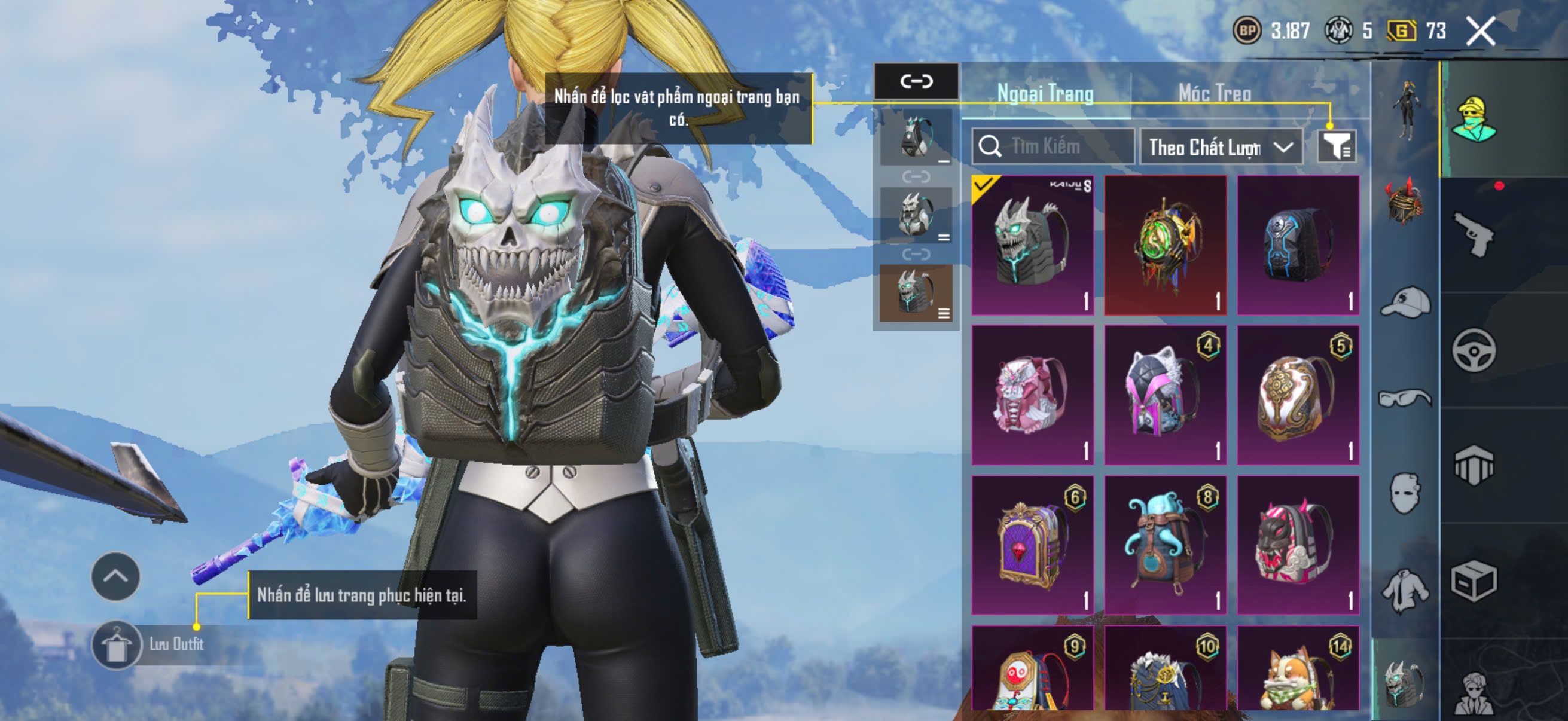
Task: Click the Tìm Kiếm search box
Action: (1053, 146)
